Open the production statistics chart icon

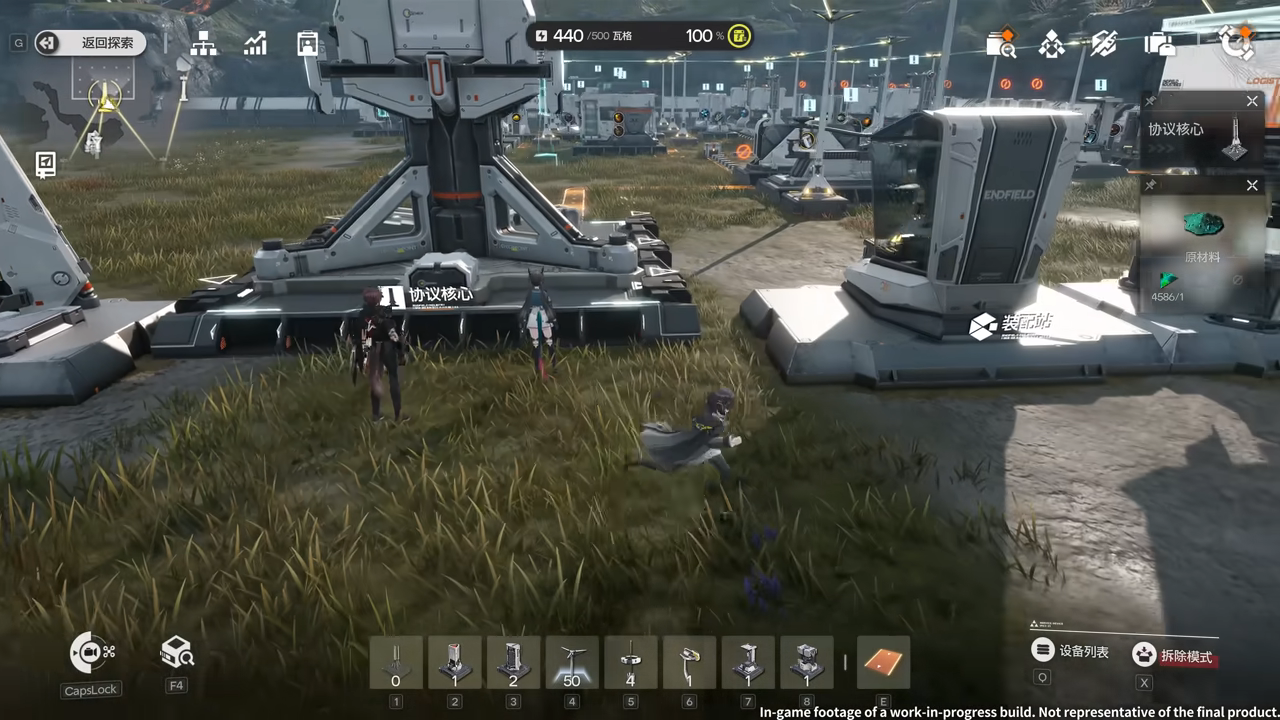(256, 43)
